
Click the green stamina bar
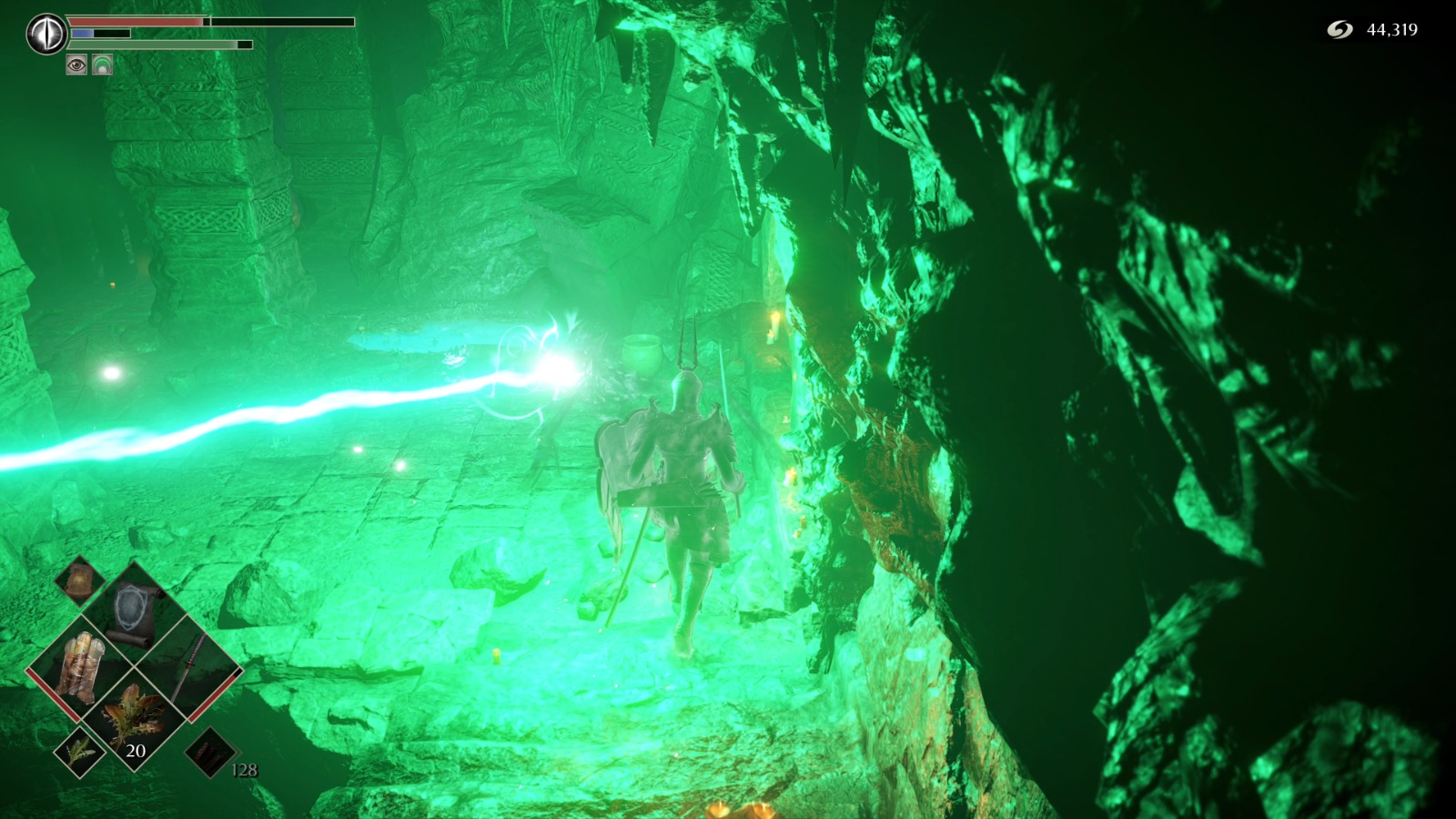click(146, 45)
